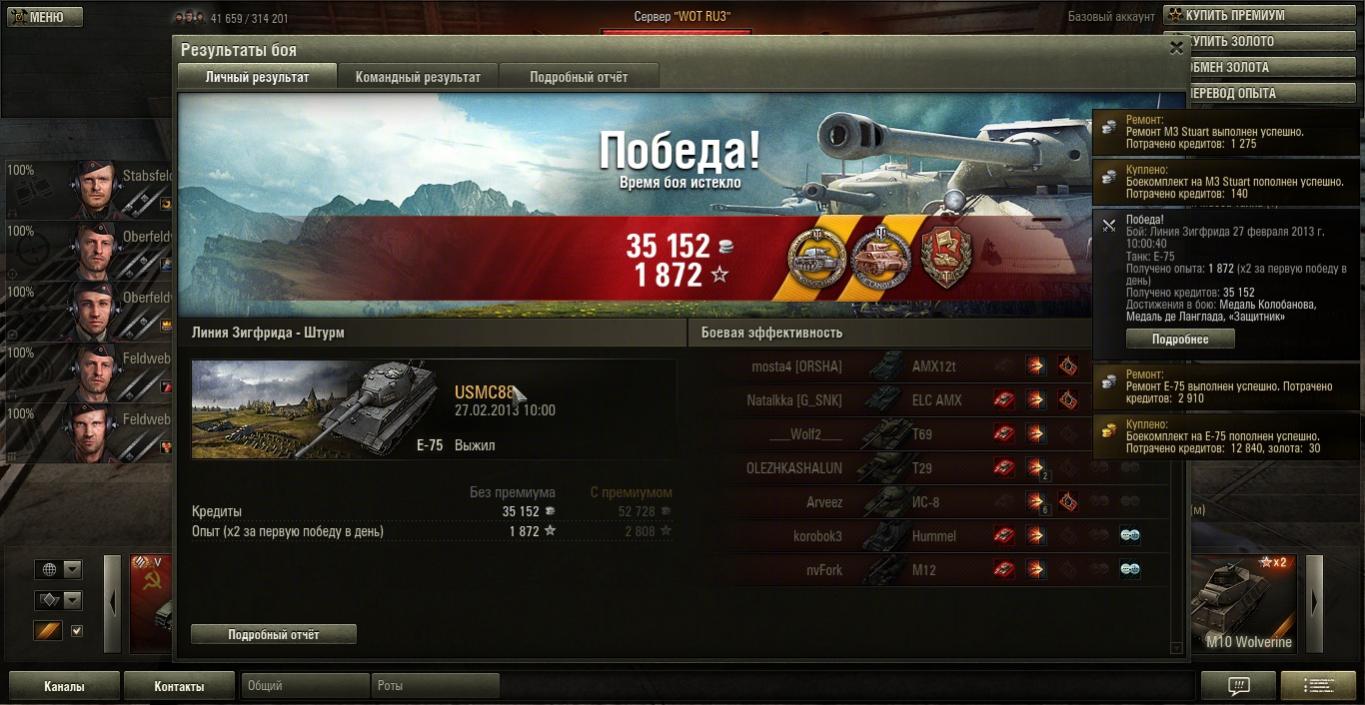Open the МЕНЮ button
The width and height of the screenshot is (1365, 705).
[45, 17]
